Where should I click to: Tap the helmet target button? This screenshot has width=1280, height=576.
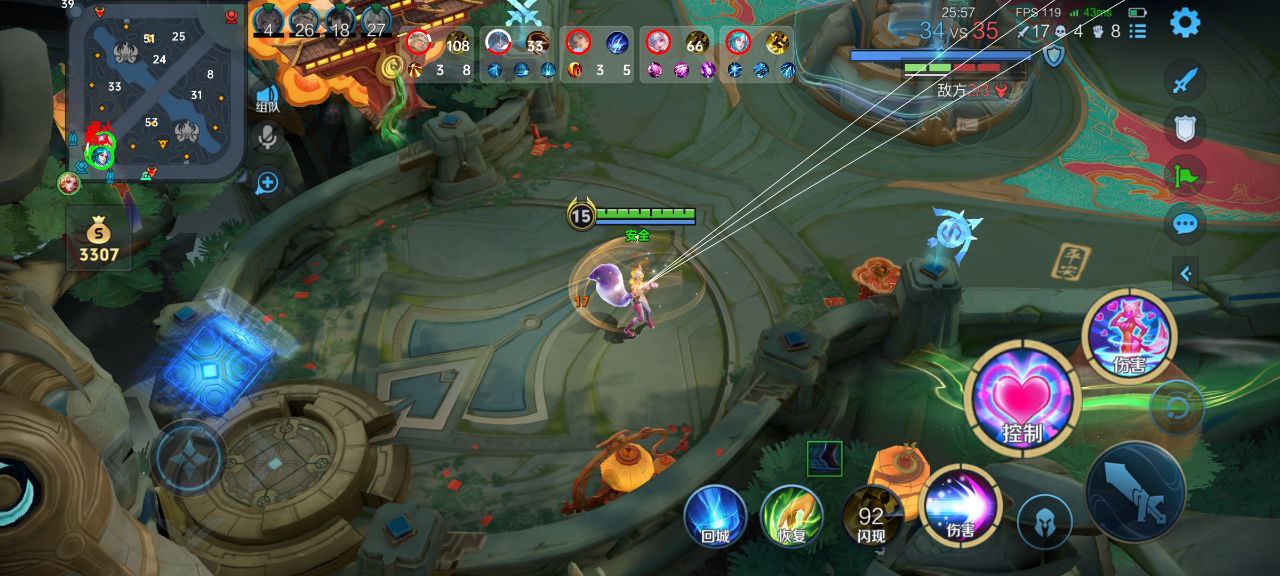point(1045,521)
